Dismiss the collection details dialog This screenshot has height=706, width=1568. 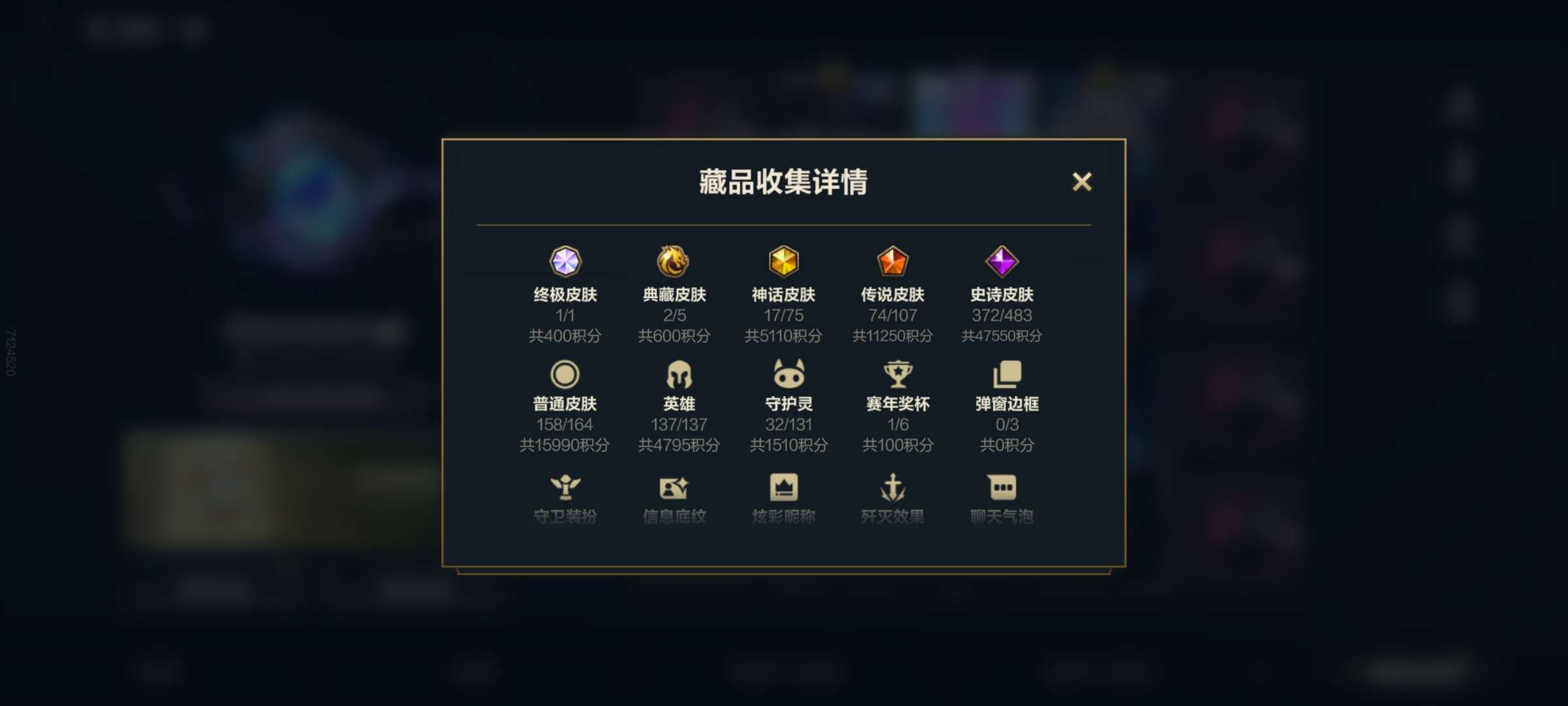click(x=1083, y=182)
